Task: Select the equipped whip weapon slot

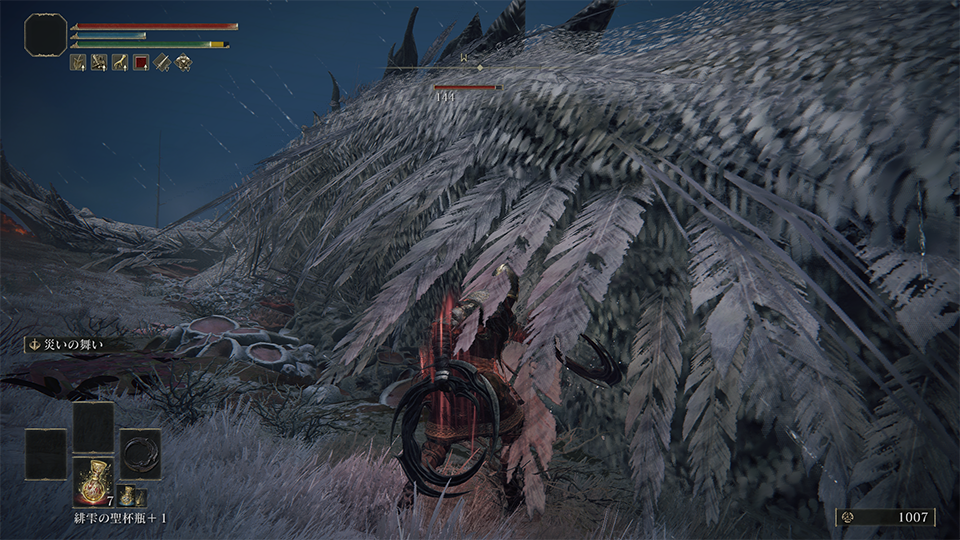Action: pos(140,453)
